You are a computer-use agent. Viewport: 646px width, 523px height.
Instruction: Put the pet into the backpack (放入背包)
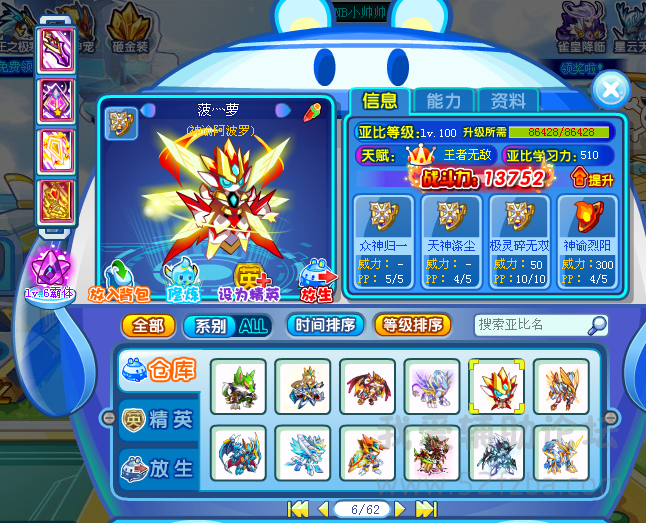121,281
